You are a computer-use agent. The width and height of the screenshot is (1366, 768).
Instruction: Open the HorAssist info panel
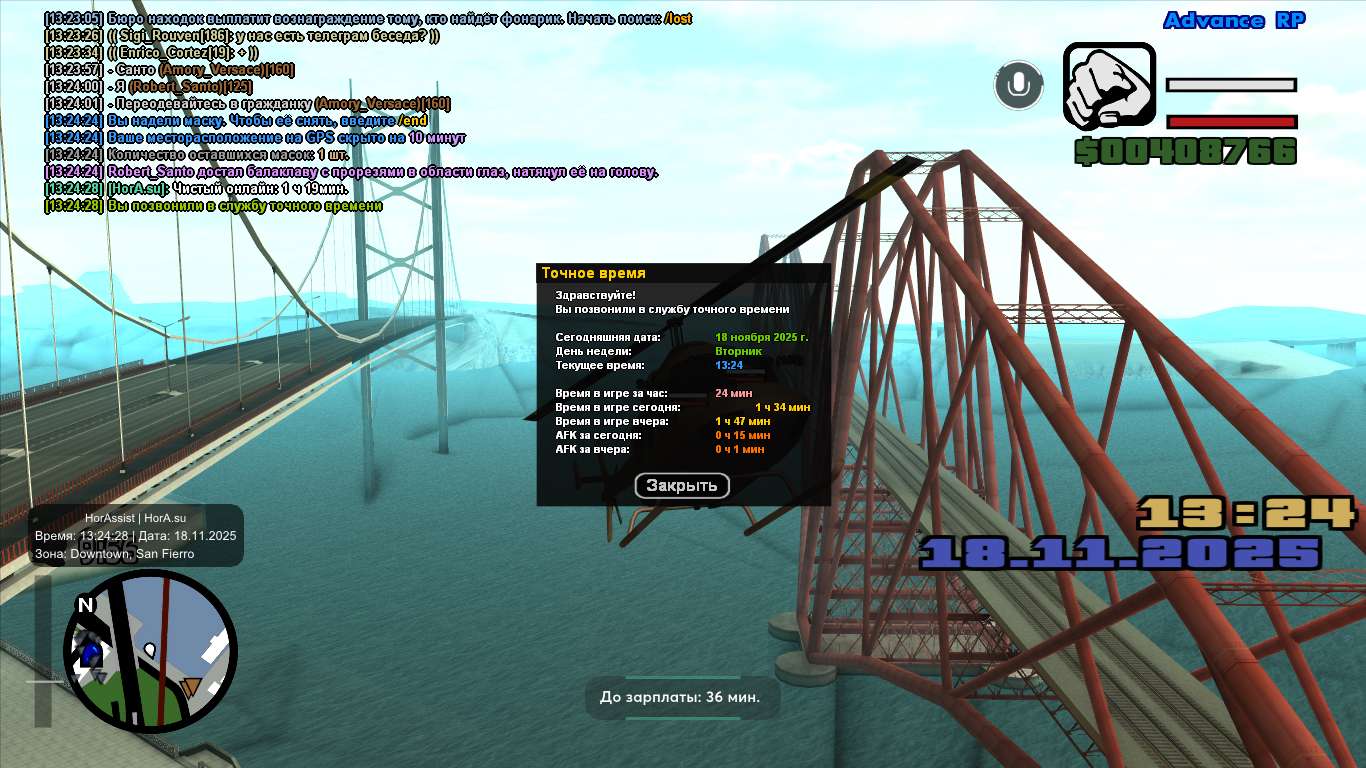(136, 535)
